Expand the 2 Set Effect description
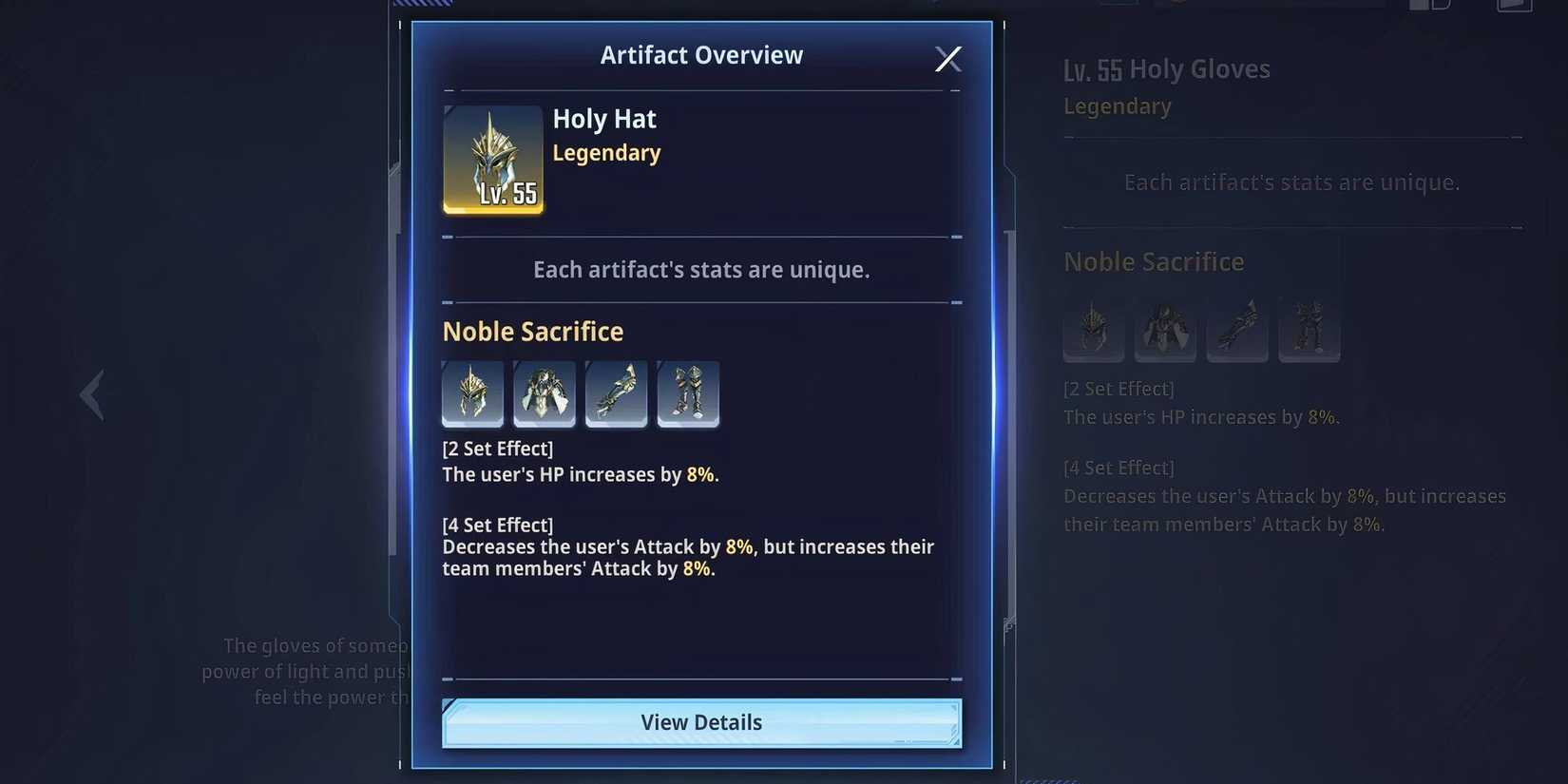Image resolution: width=1568 pixels, height=784 pixels. point(498,448)
